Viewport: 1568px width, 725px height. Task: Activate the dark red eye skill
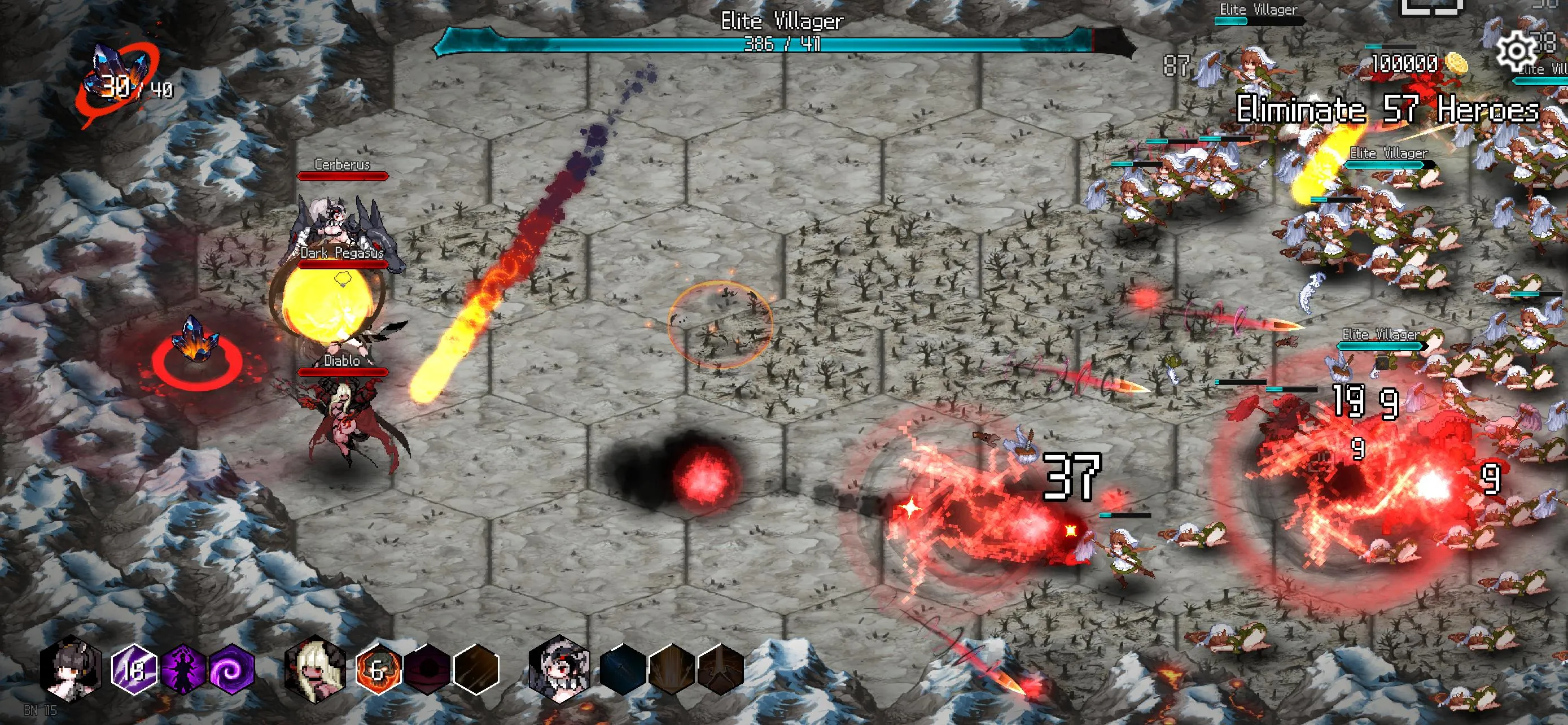[x=427, y=670]
